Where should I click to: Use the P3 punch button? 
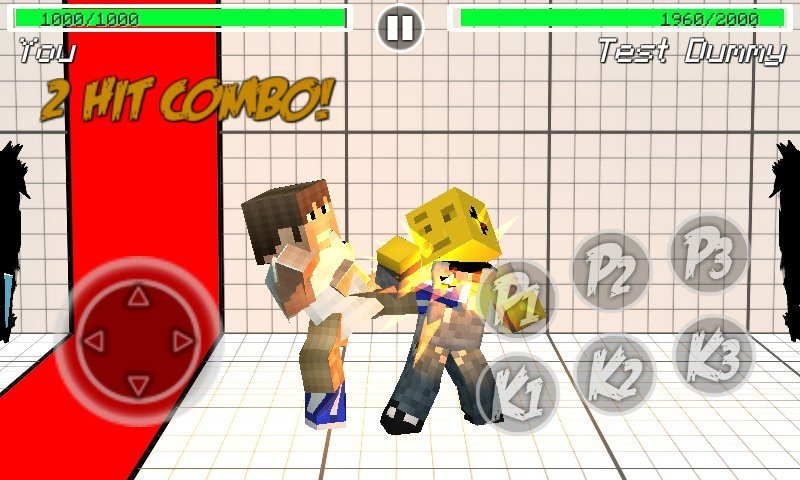tap(708, 253)
